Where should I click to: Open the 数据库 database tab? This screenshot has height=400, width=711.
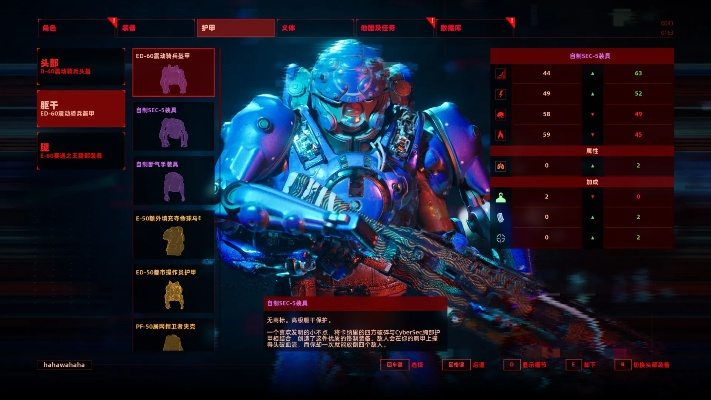[474, 28]
